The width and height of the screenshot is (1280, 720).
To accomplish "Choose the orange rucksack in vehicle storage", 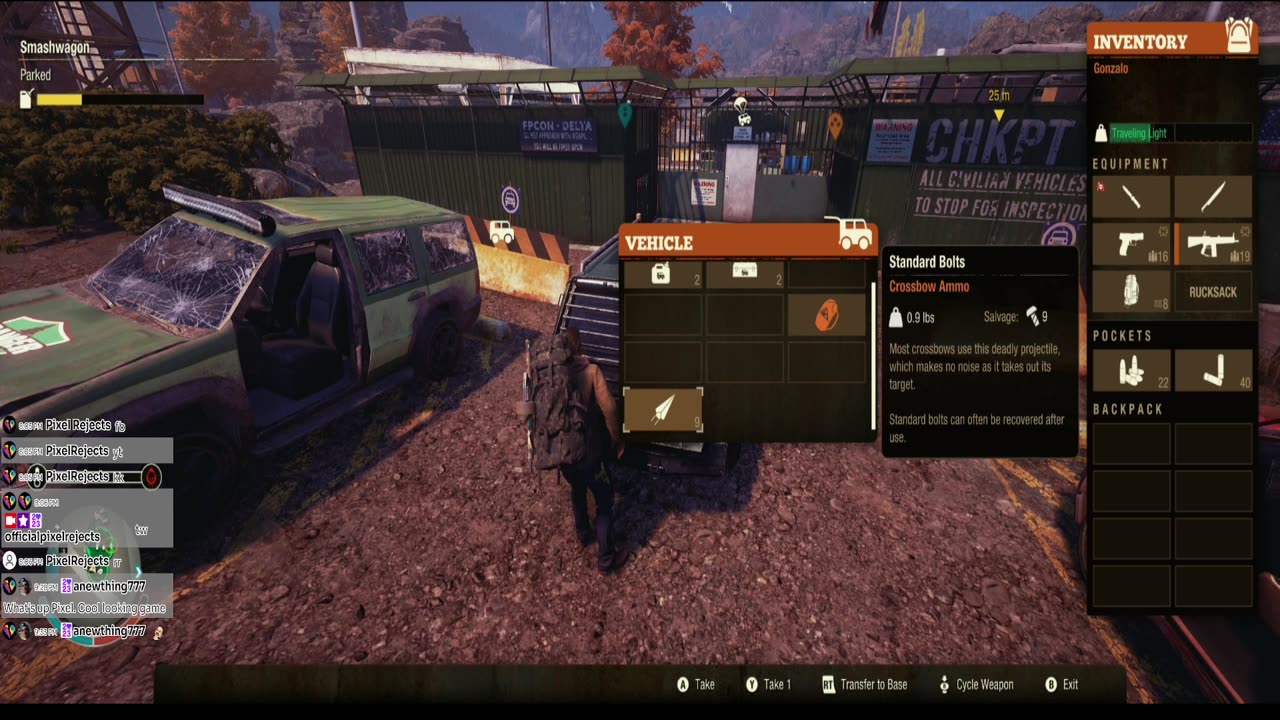I will click(x=826, y=316).
